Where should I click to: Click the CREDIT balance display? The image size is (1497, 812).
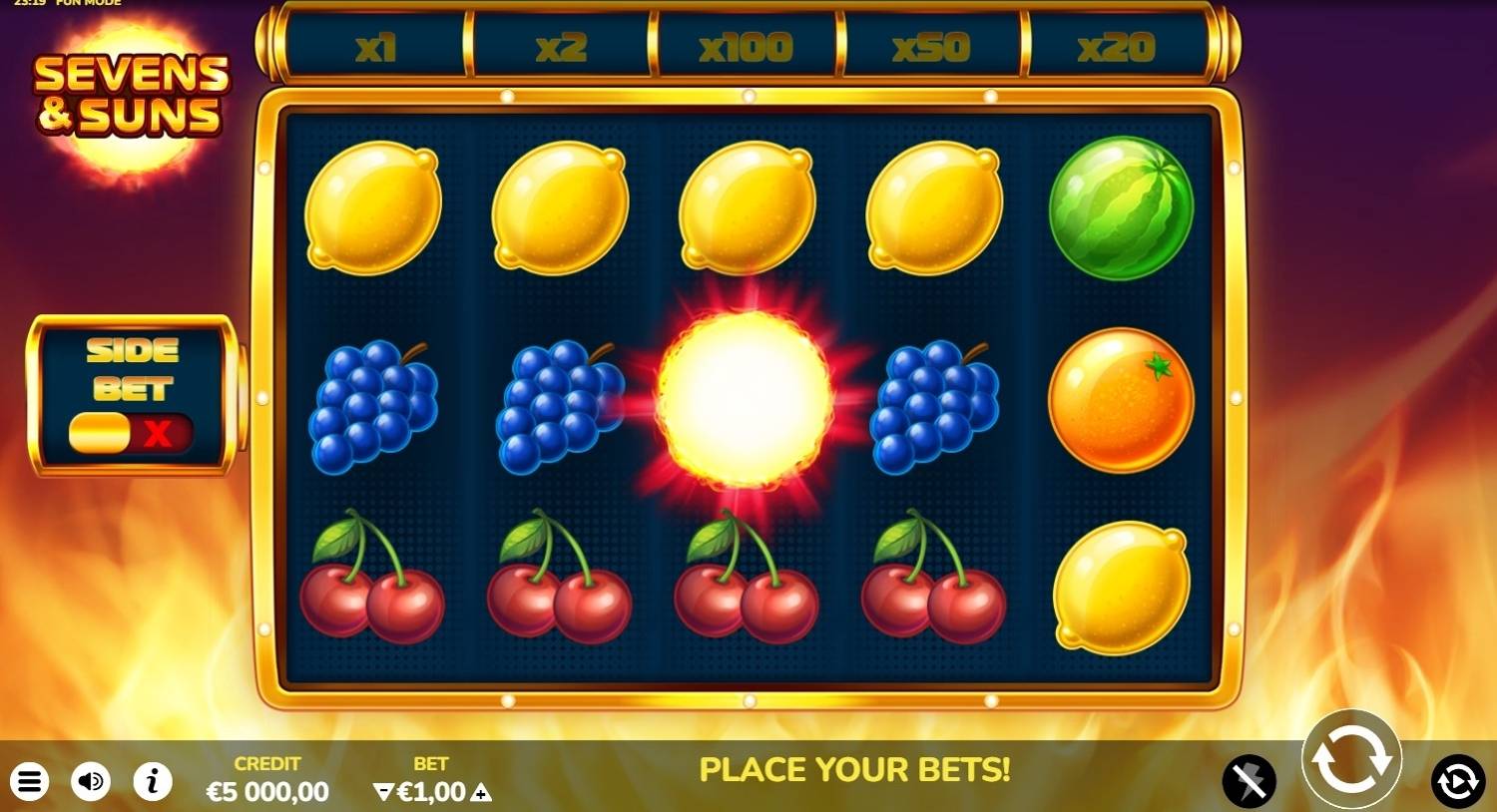[266, 779]
